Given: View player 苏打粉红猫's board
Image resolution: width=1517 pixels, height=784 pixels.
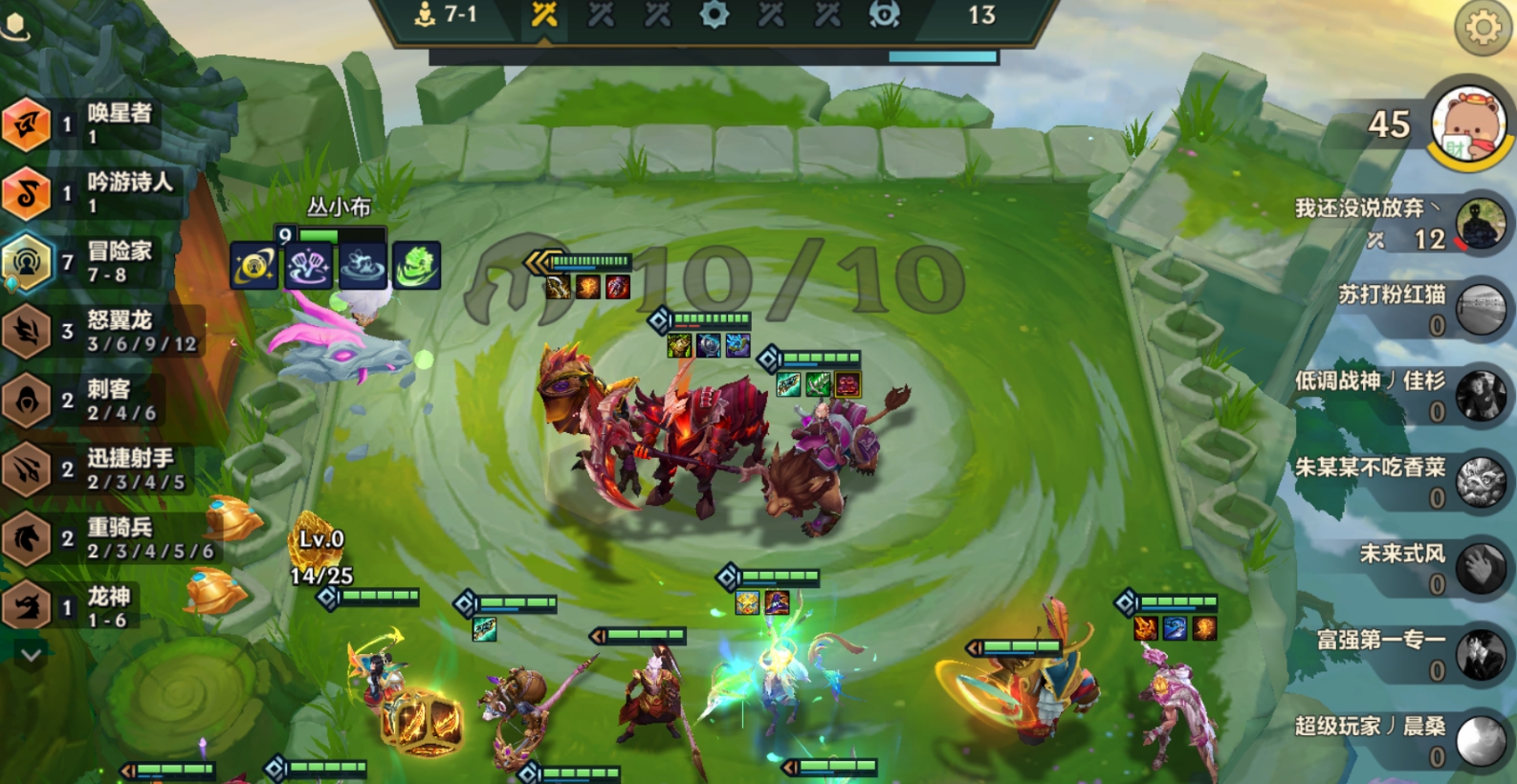Looking at the screenshot, I should click(x=1480, y=310).
